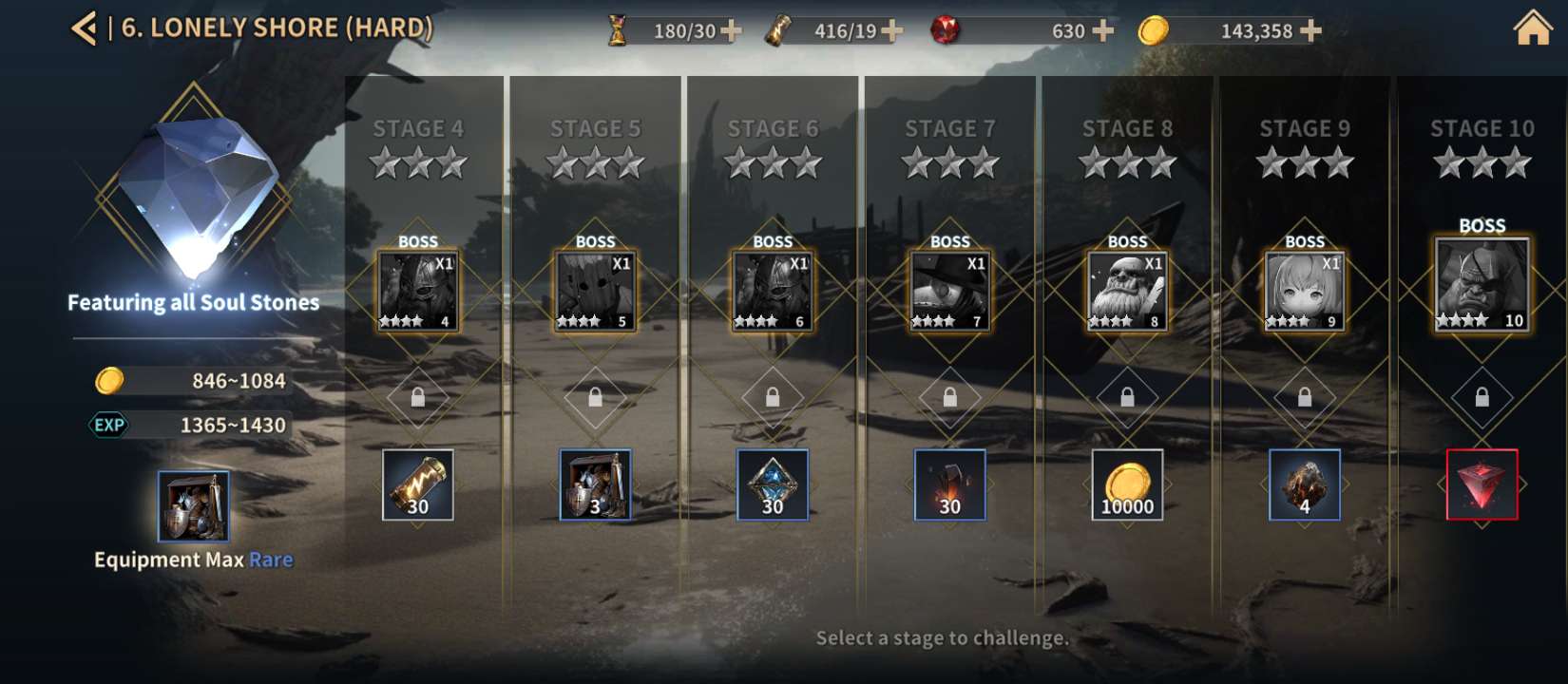Open the Stage 10 boss portrait
This screenshot has width=1568, height=684.
pyautogui.click(x=1482, y=284)
